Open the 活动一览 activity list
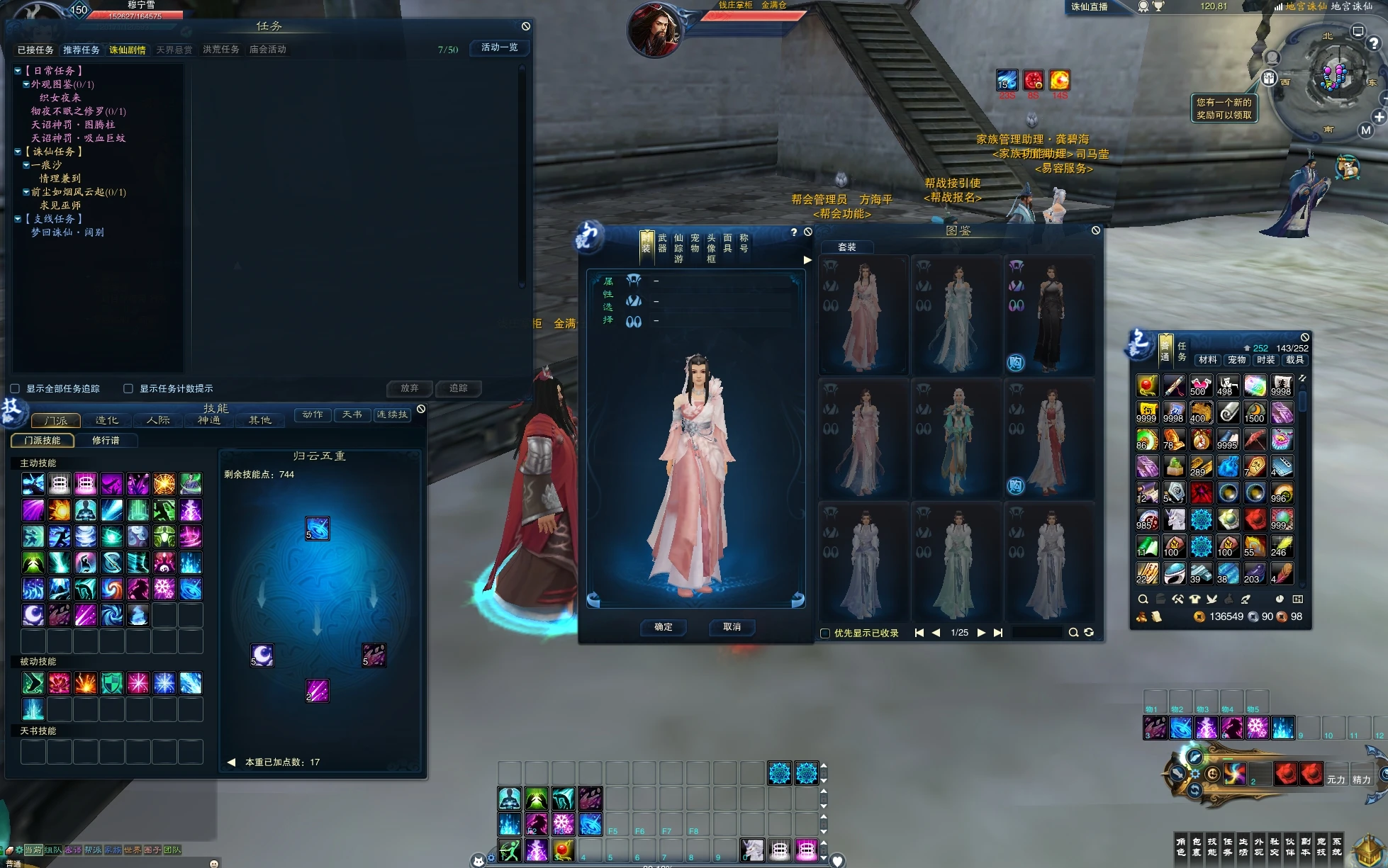 (499, 47)
